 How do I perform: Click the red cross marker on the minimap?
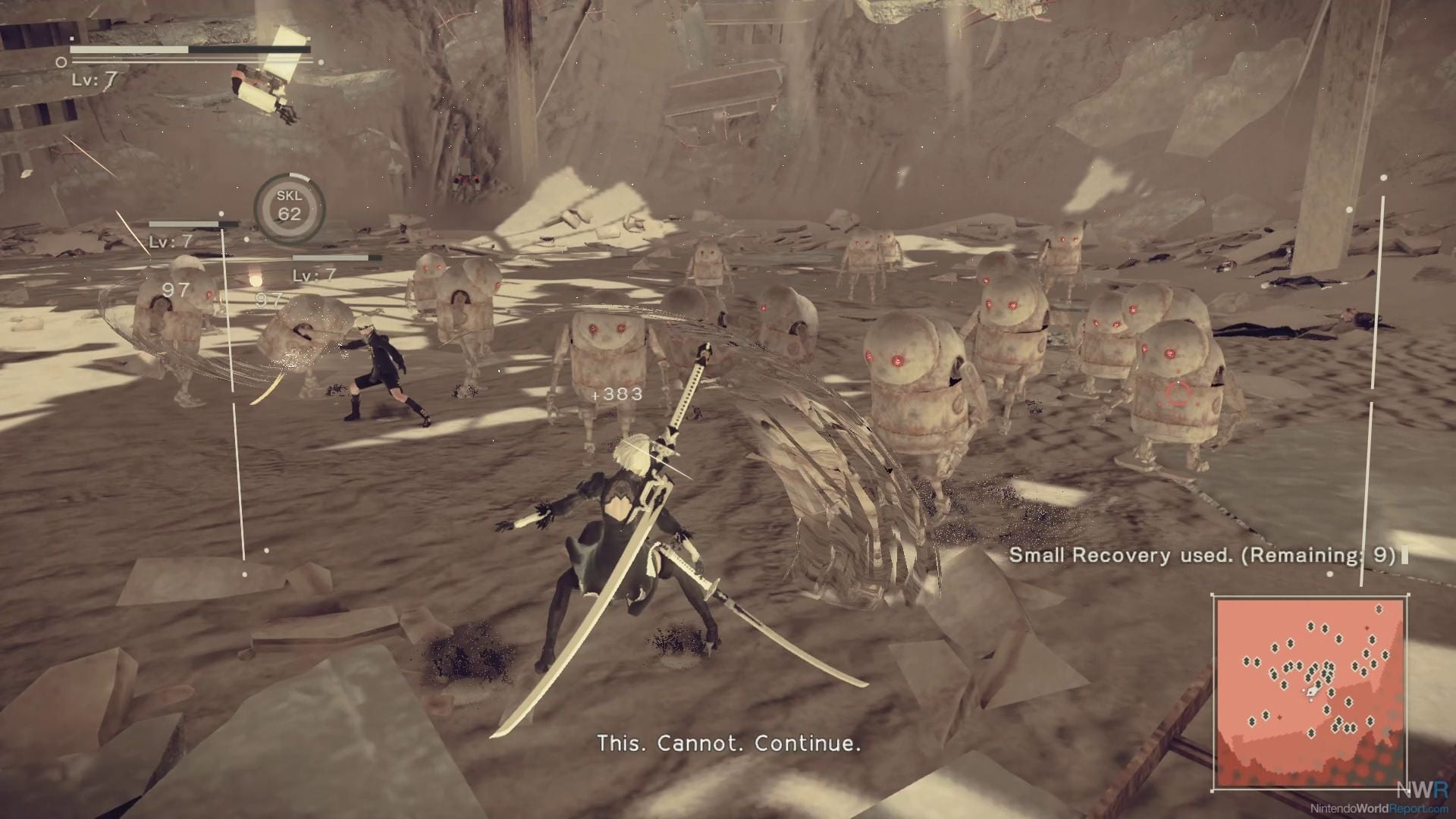coord(1367,628)
